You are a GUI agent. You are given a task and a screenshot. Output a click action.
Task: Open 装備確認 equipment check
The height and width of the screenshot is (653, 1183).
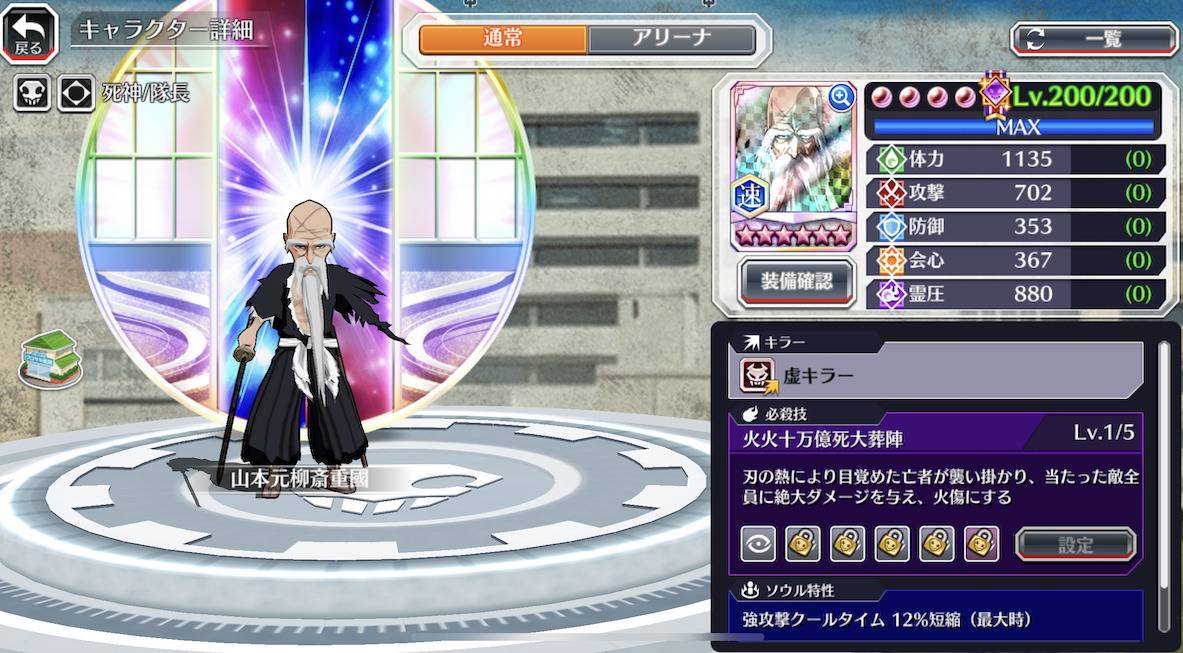click(794, 281)
